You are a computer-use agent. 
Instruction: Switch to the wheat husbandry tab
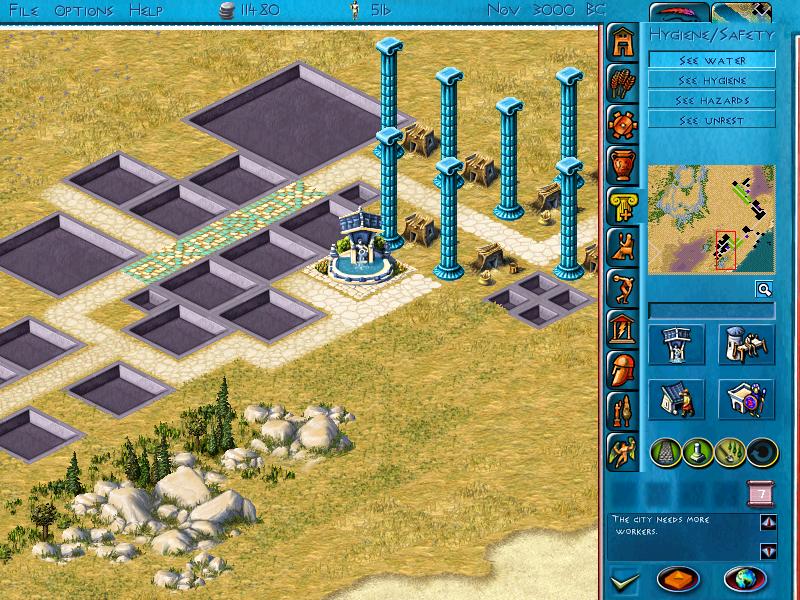(624, 84)
